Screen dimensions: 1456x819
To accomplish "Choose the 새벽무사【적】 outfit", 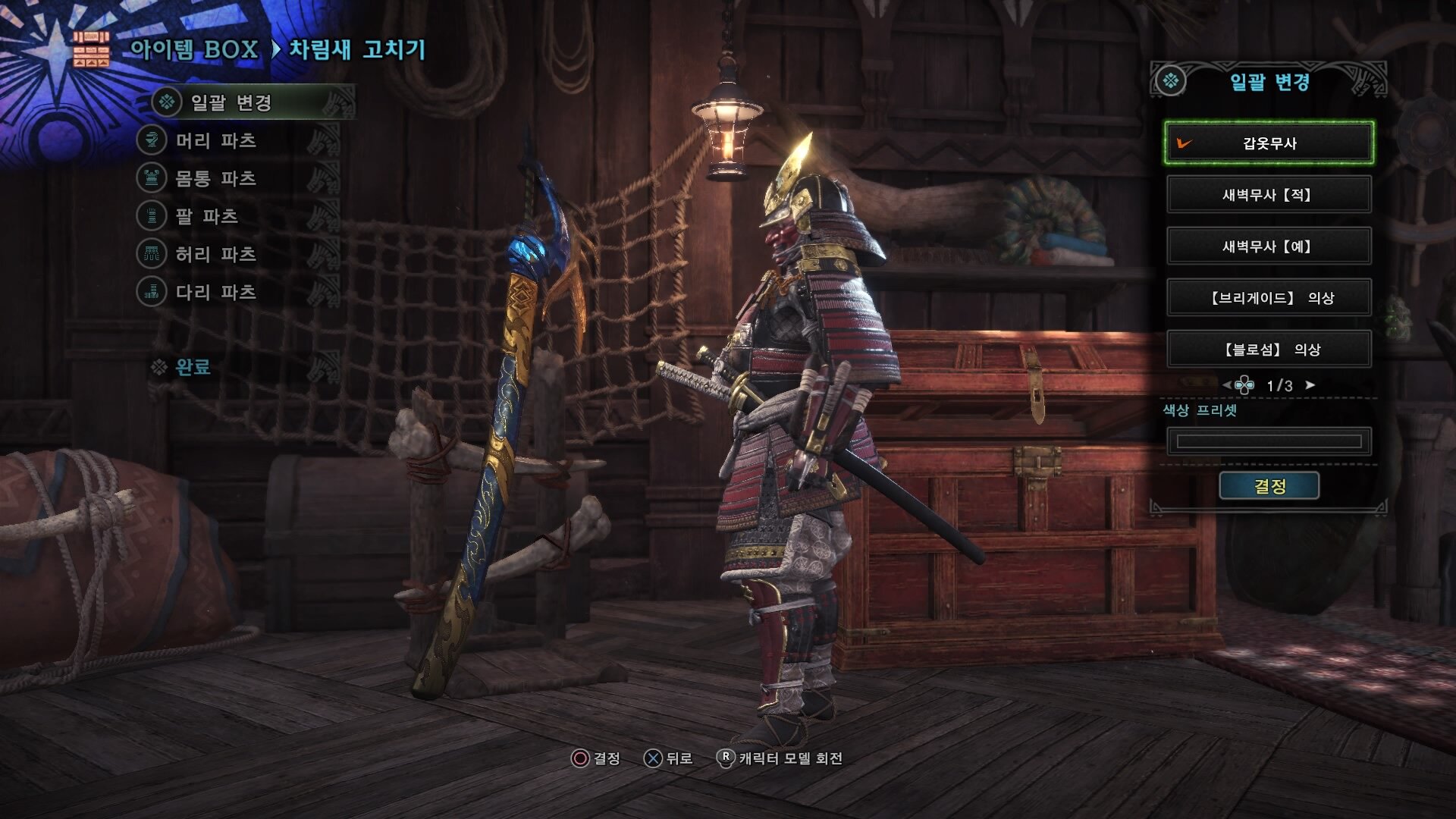I will tap(1269, 194).
